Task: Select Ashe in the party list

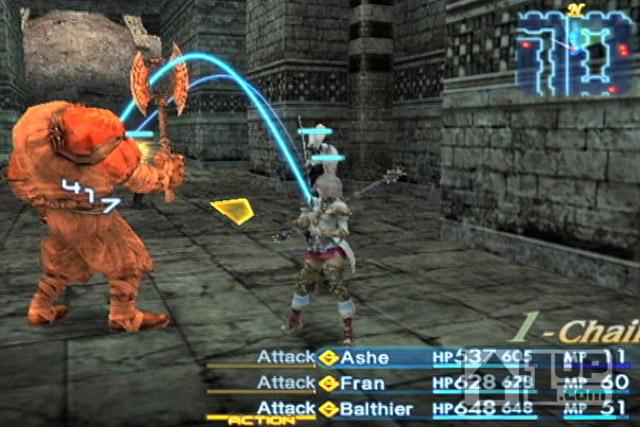Action: pyautogui.click(x=365, y=357)
